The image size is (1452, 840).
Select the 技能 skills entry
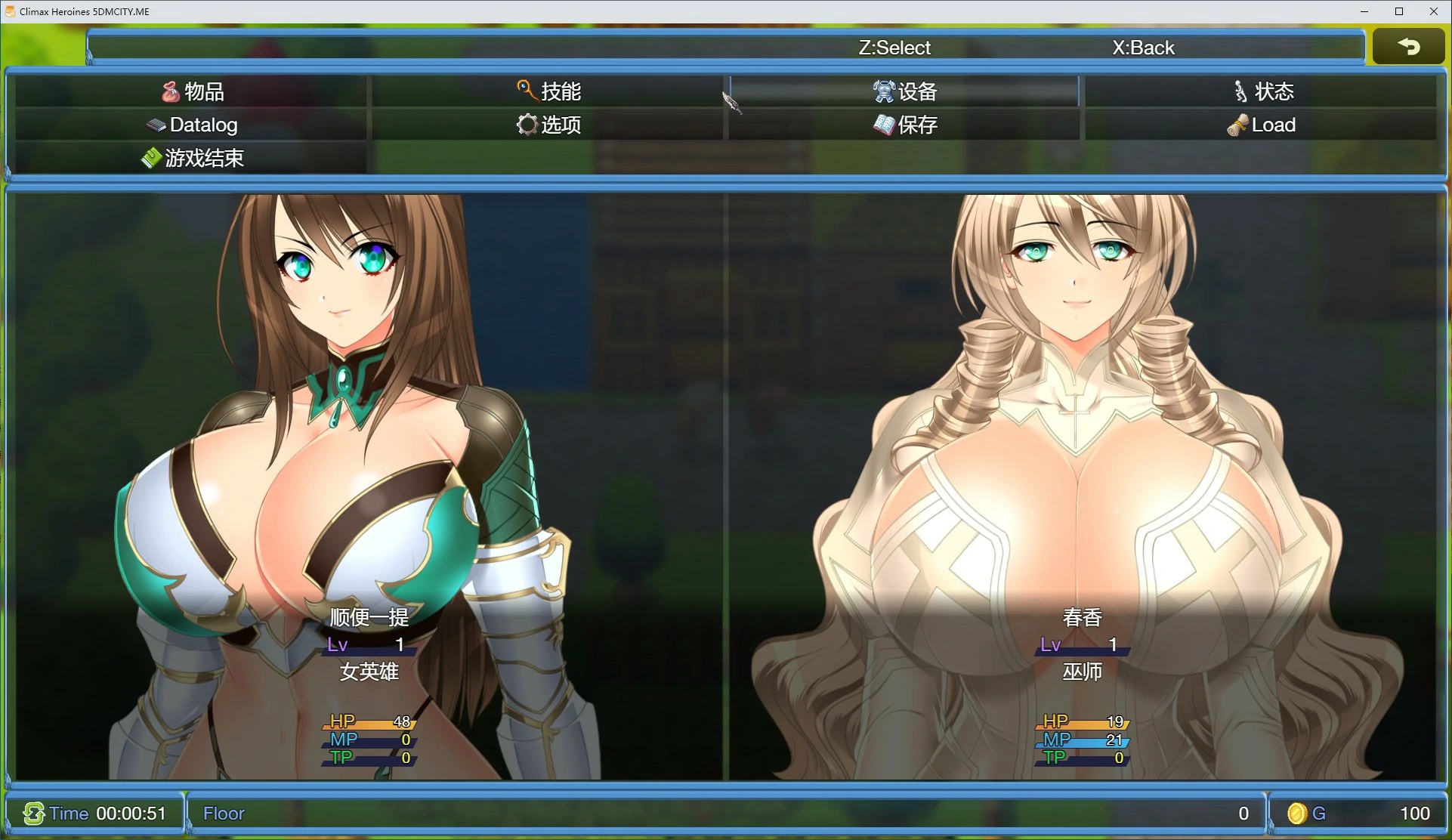pos(548,91)
